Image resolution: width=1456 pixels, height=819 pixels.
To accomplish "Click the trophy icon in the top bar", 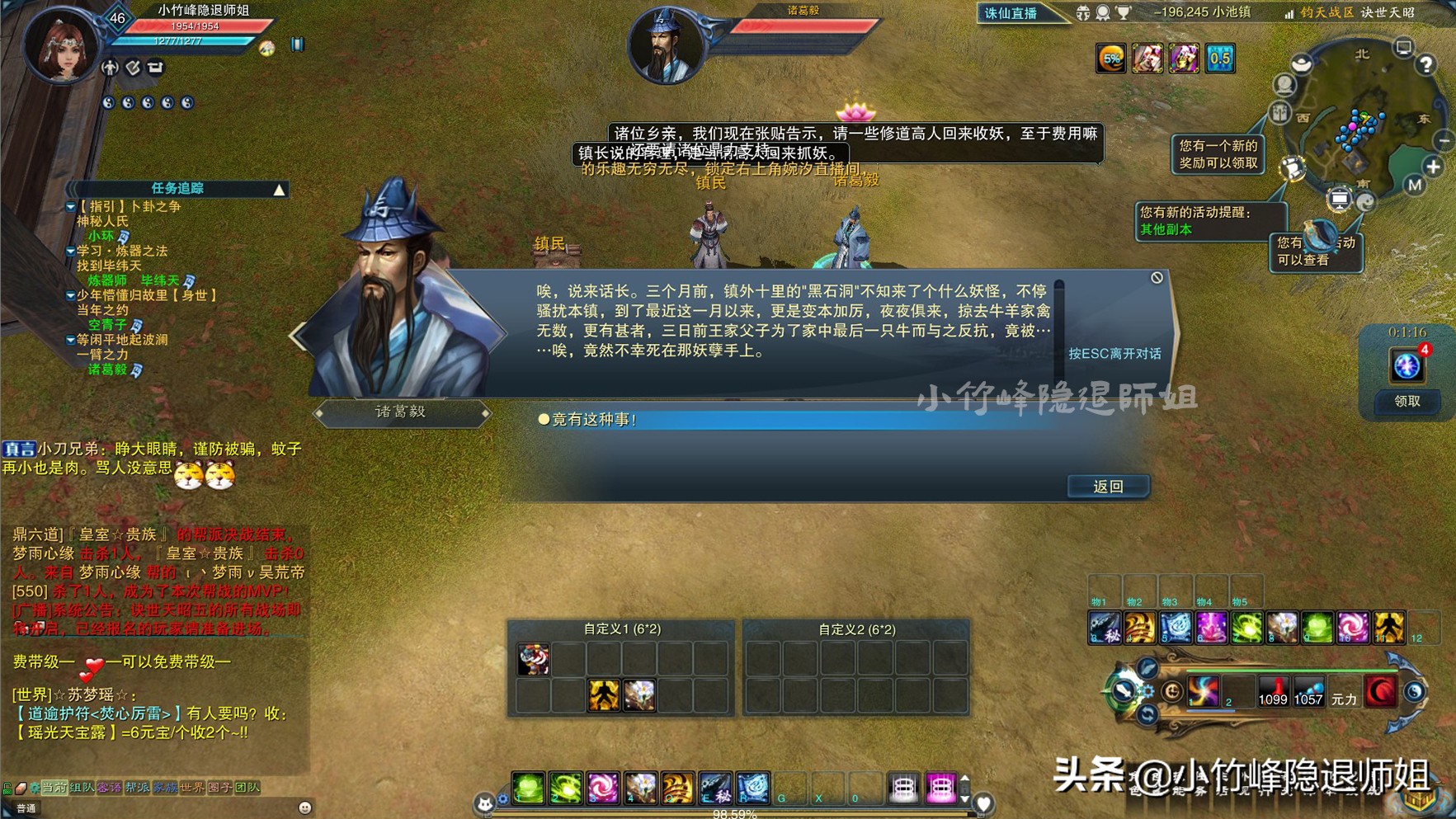I will click(x=1124, y=13).
